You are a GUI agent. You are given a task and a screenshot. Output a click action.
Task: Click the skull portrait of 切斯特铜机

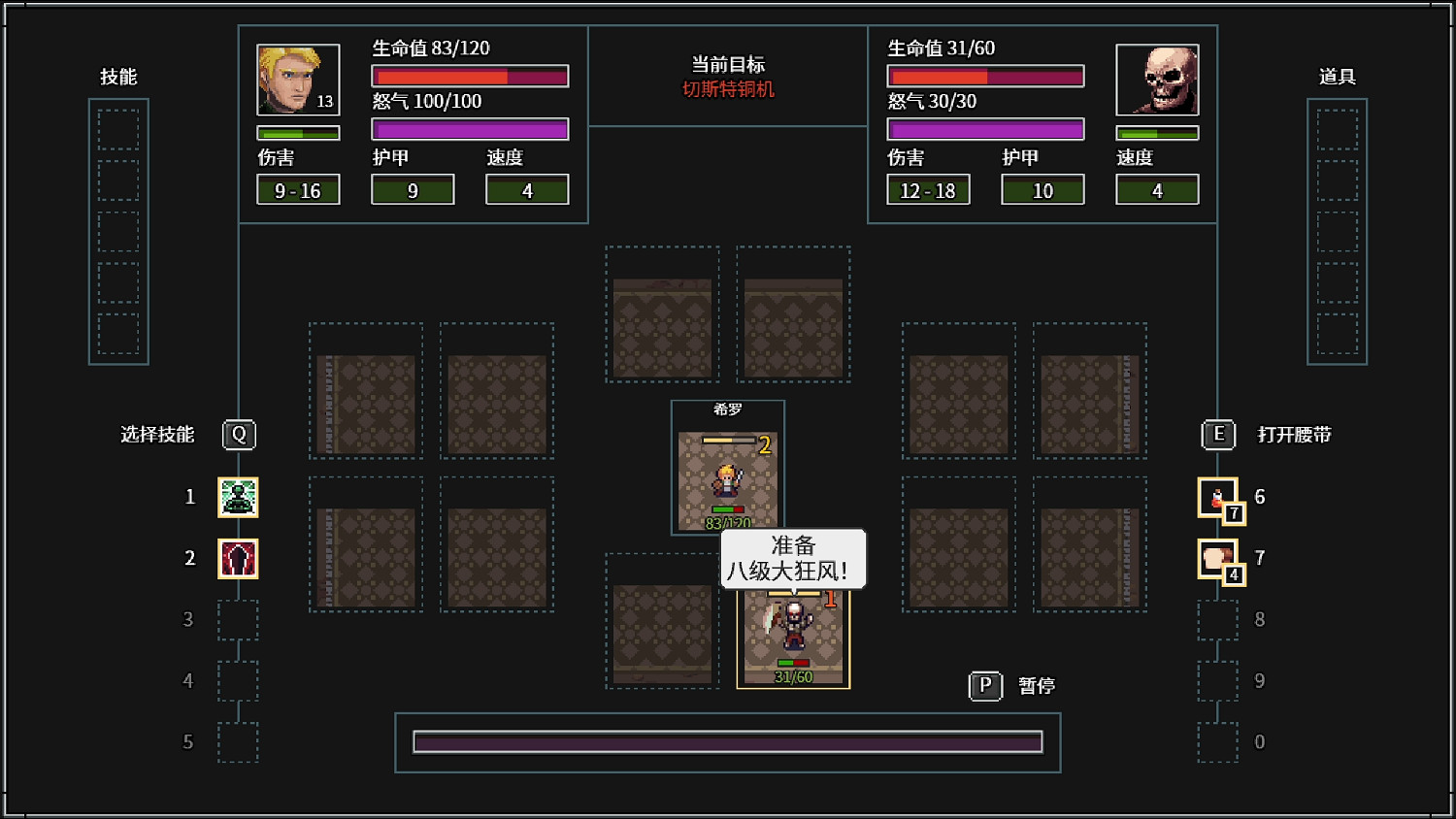click(x=1157, y=79)
